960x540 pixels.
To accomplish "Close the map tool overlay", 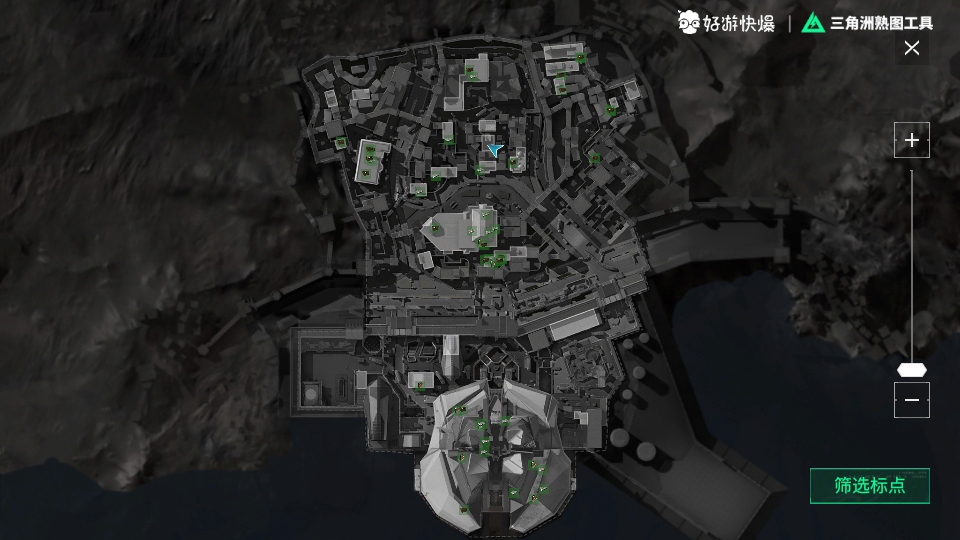I will pos(911,48).
